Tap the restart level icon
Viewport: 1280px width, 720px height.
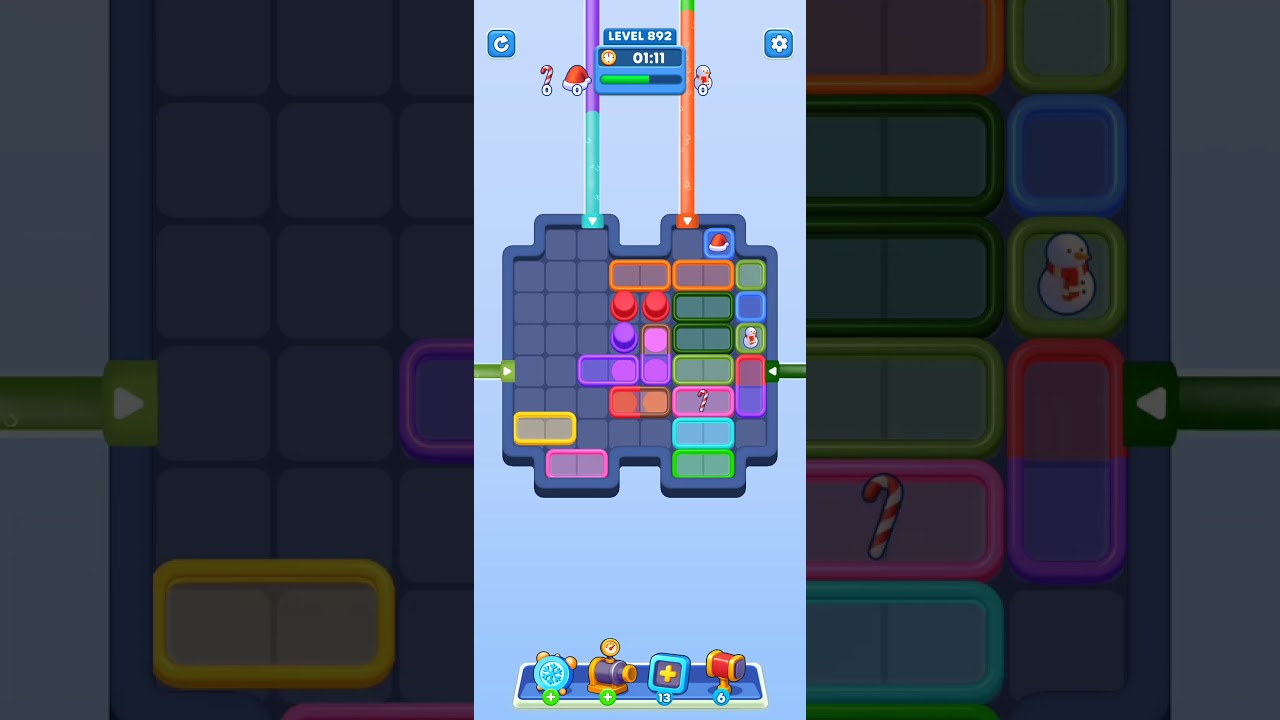501,44
